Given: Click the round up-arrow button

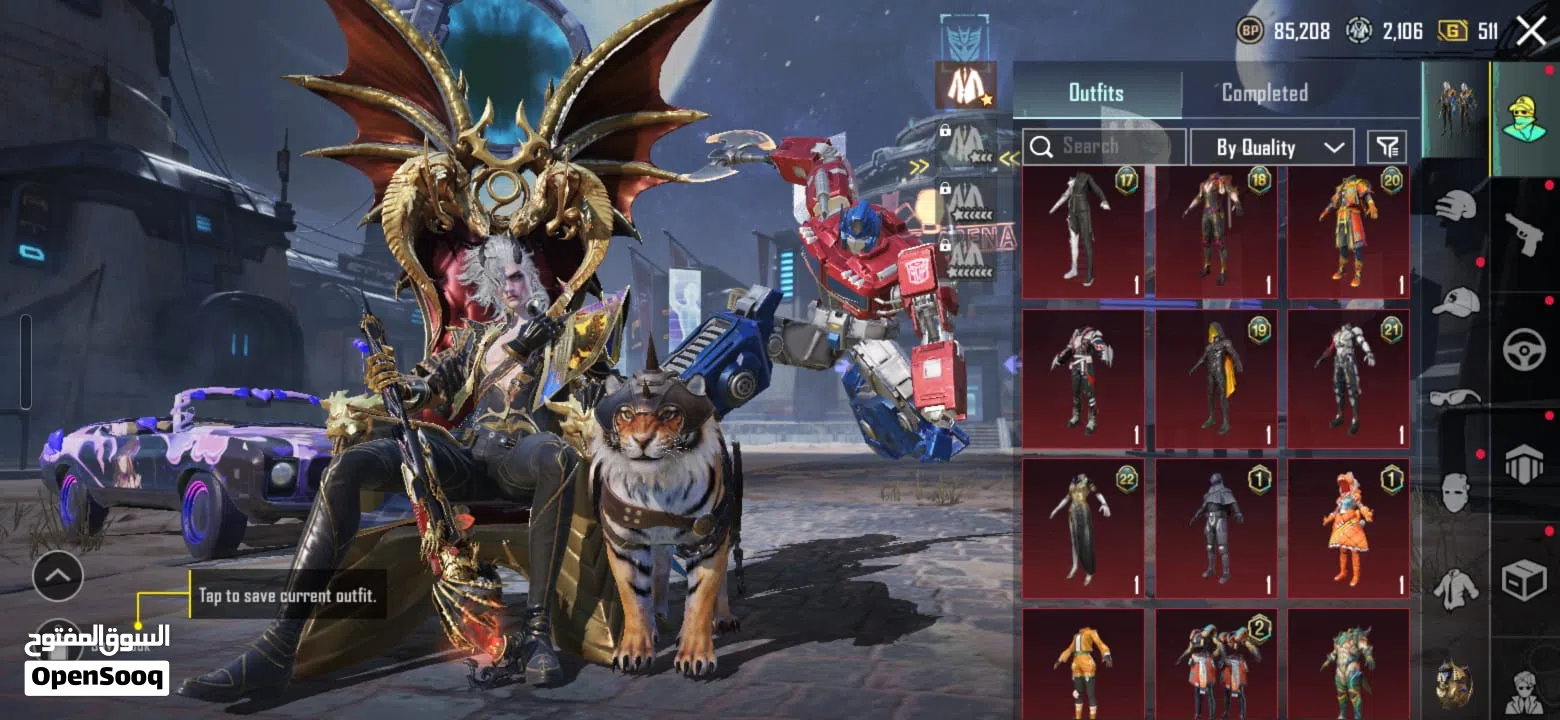Looking at the screenshot, I should [58, 575].
